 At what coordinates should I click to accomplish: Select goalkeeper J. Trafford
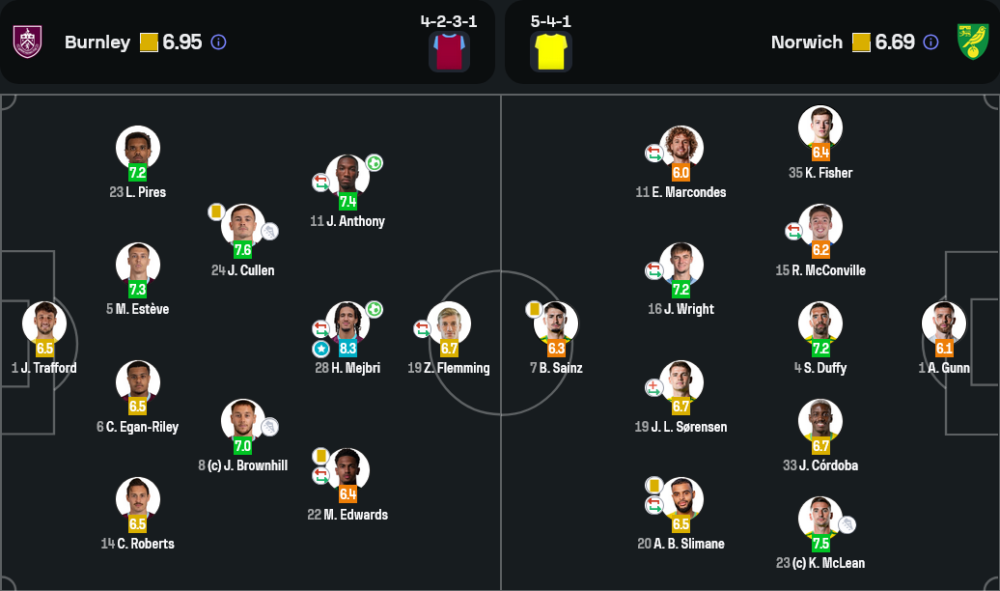point(45,324)
